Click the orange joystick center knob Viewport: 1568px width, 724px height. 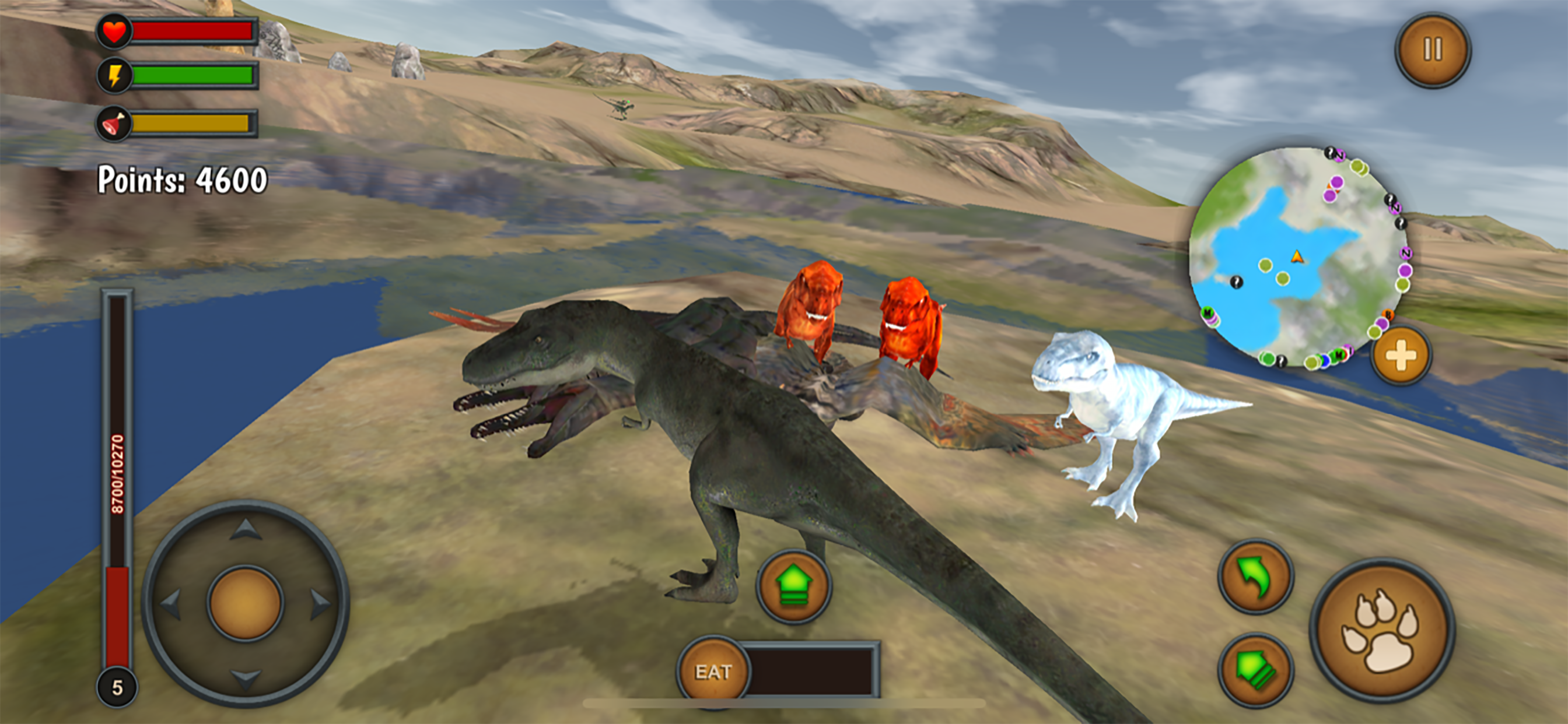[246, 604]
